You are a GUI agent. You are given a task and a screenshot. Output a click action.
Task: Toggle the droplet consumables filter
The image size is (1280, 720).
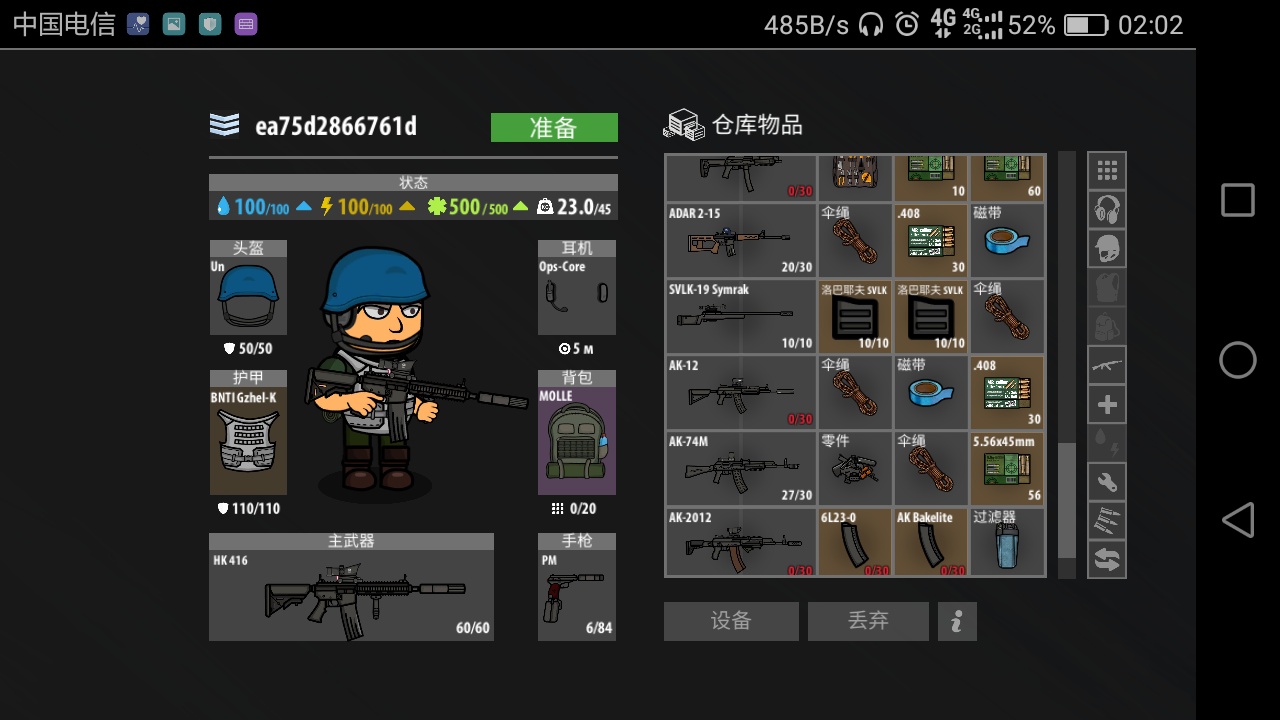click(x=1107, y=442)
